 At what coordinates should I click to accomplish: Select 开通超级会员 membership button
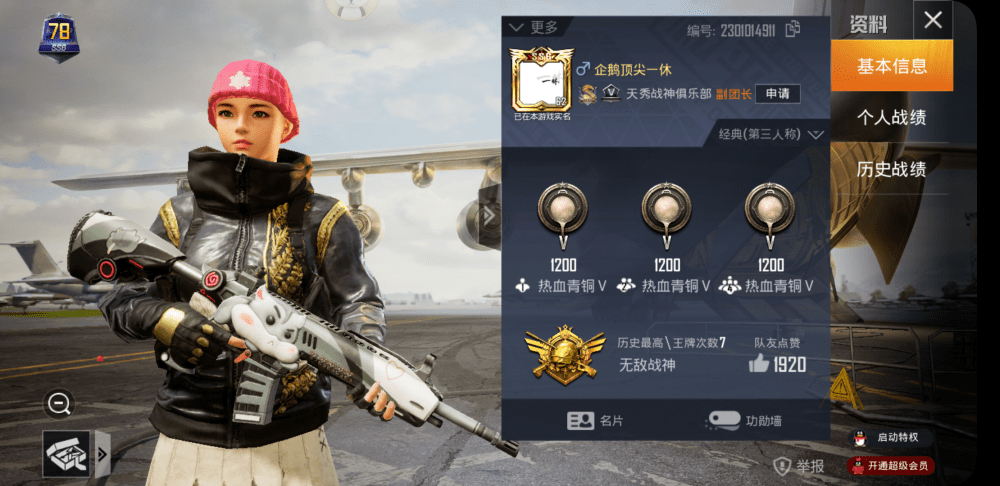click(889, 465)
